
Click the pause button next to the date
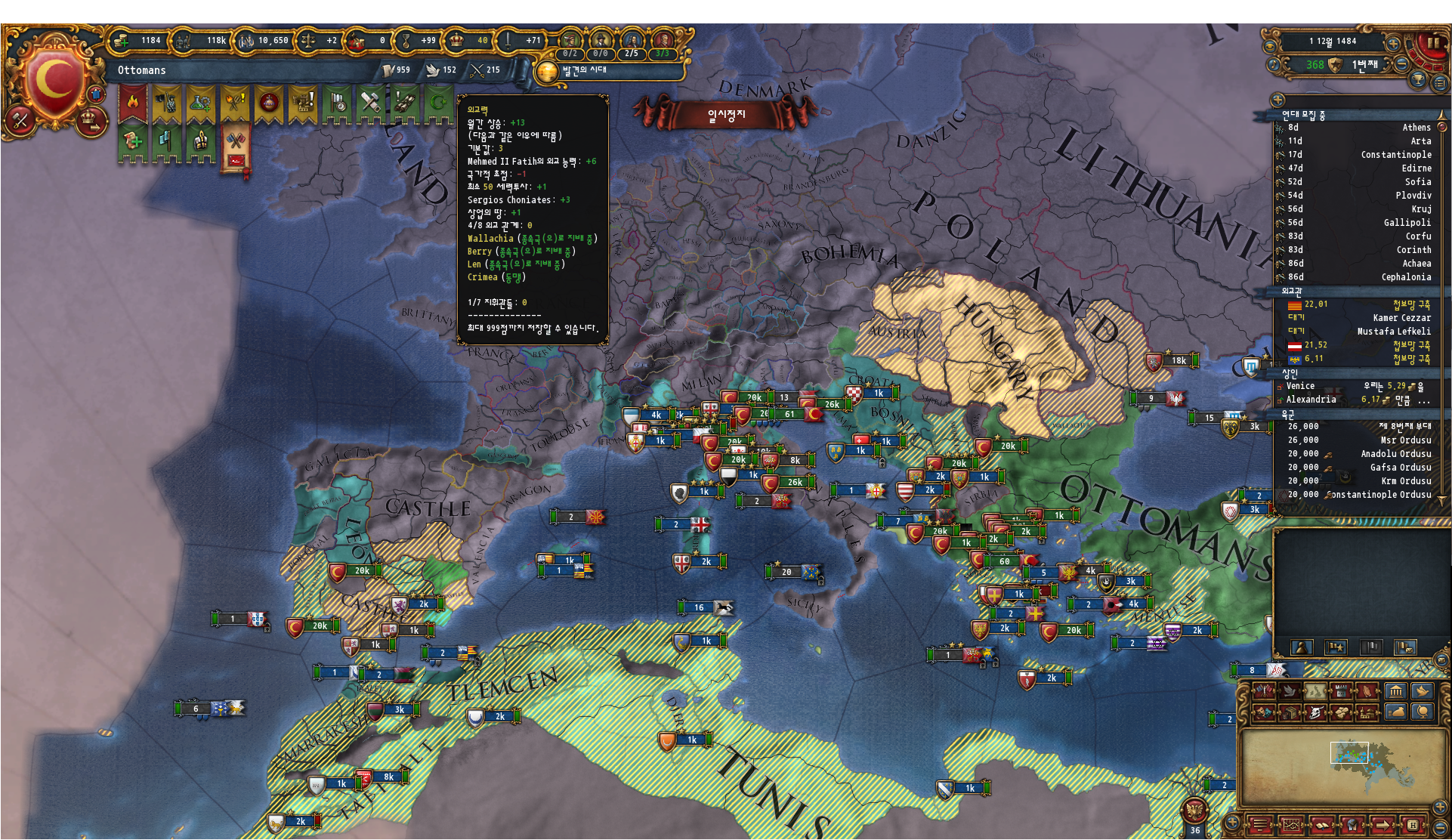point(1432,42)
